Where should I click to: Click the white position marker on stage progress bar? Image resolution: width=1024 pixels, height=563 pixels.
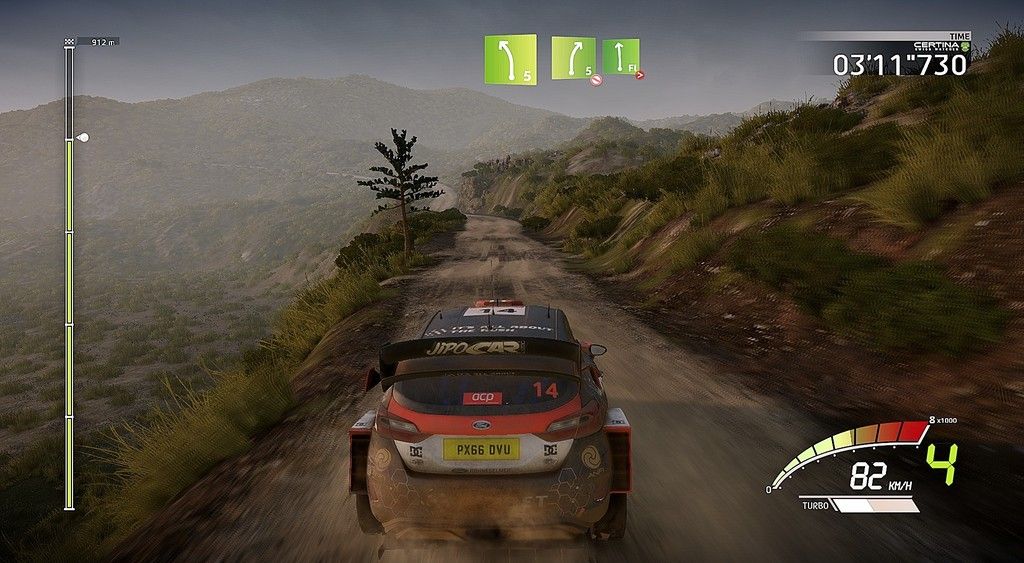coord(82,137)
